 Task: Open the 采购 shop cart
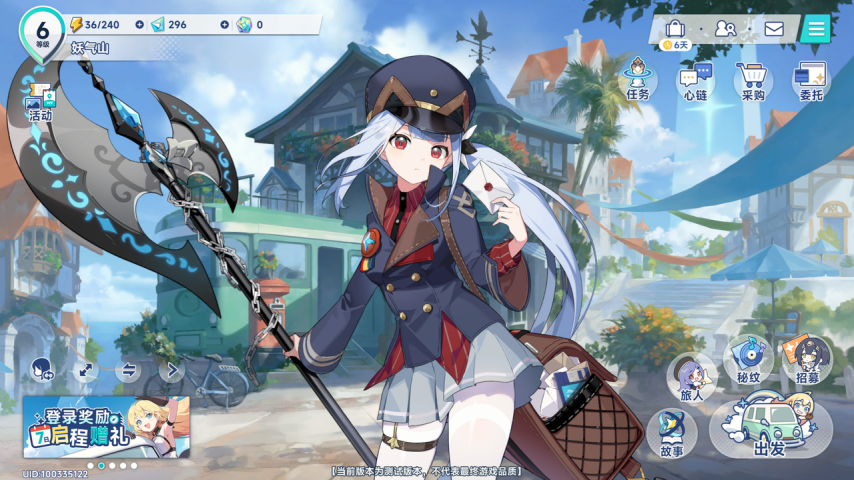coord(753,79)
